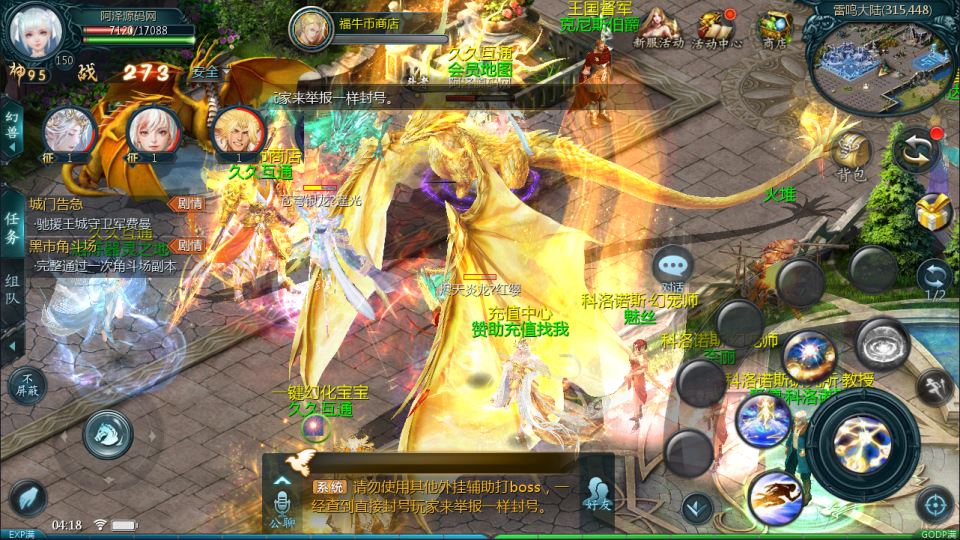Viewport: 960px width, 540px height.
Task: Open the 城门告急 quest entry
Action: click(60, 204)
